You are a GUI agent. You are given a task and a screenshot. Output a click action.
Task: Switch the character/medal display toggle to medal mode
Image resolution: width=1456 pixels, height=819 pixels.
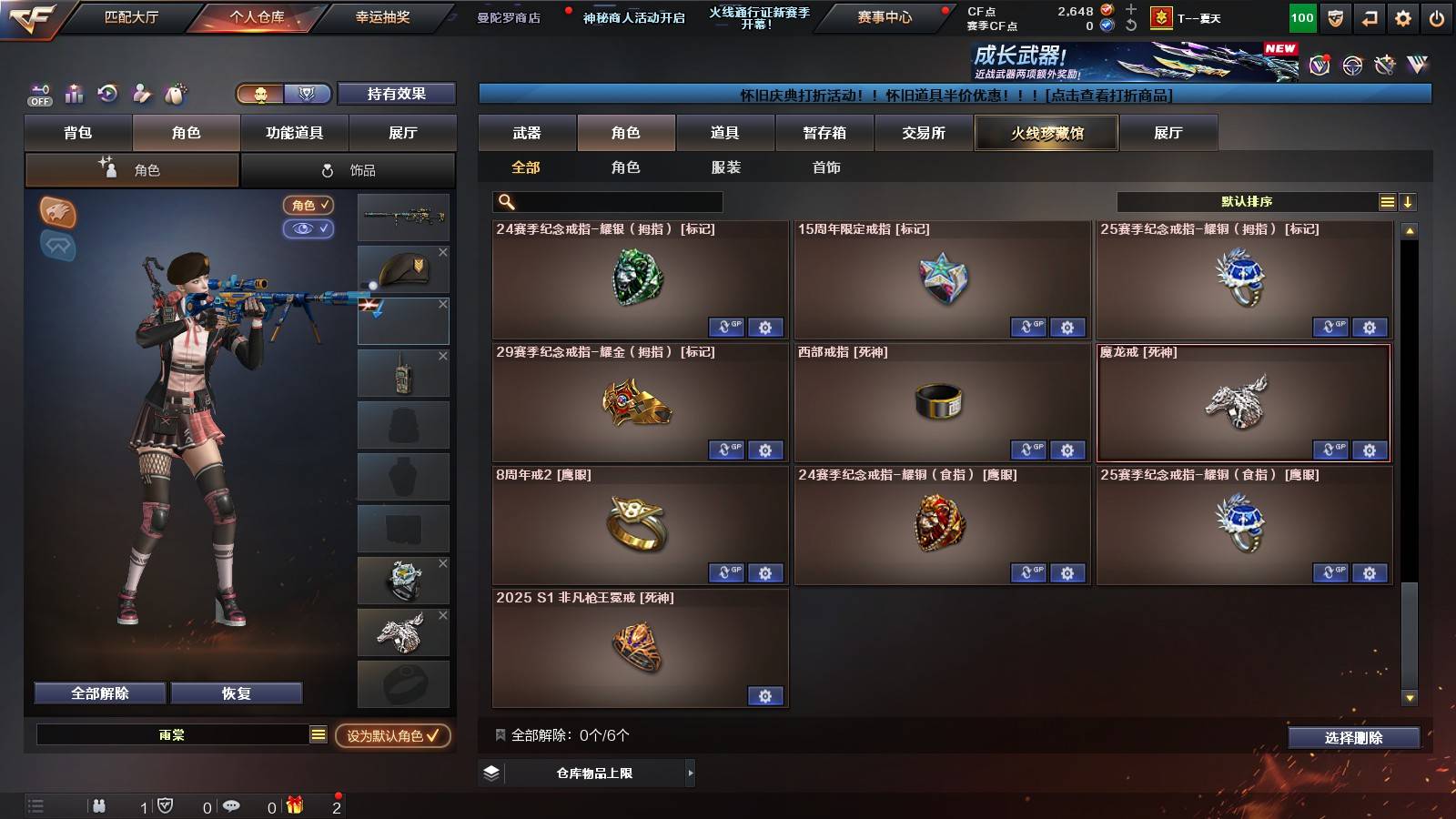pyautogui.click(x=308, y=94)
